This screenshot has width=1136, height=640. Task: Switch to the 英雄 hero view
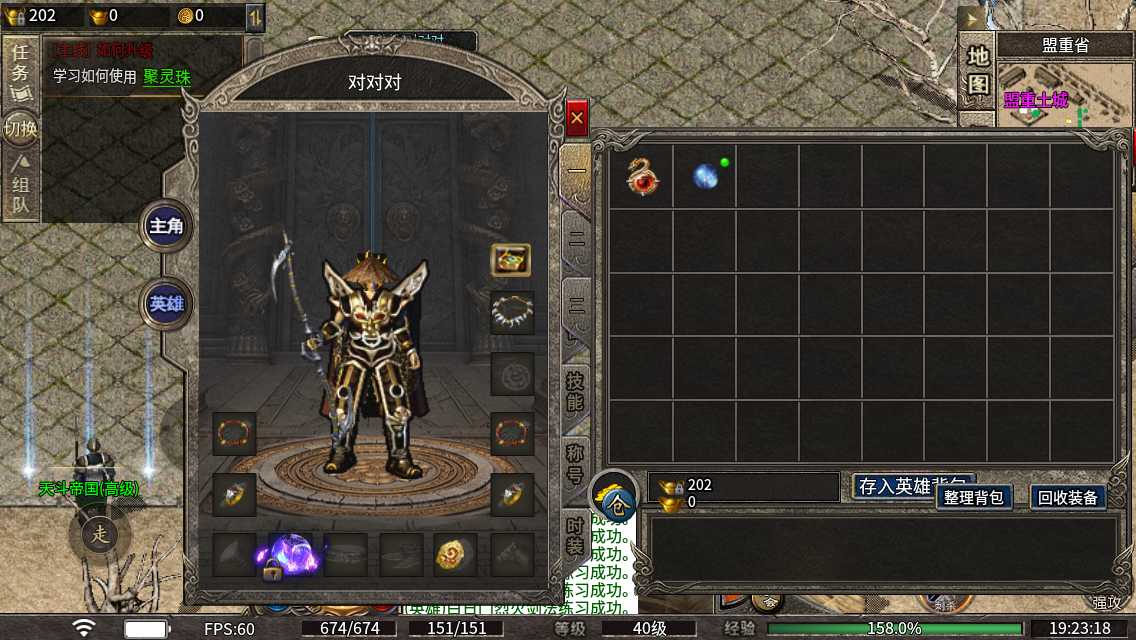click(x=166, y=304)
